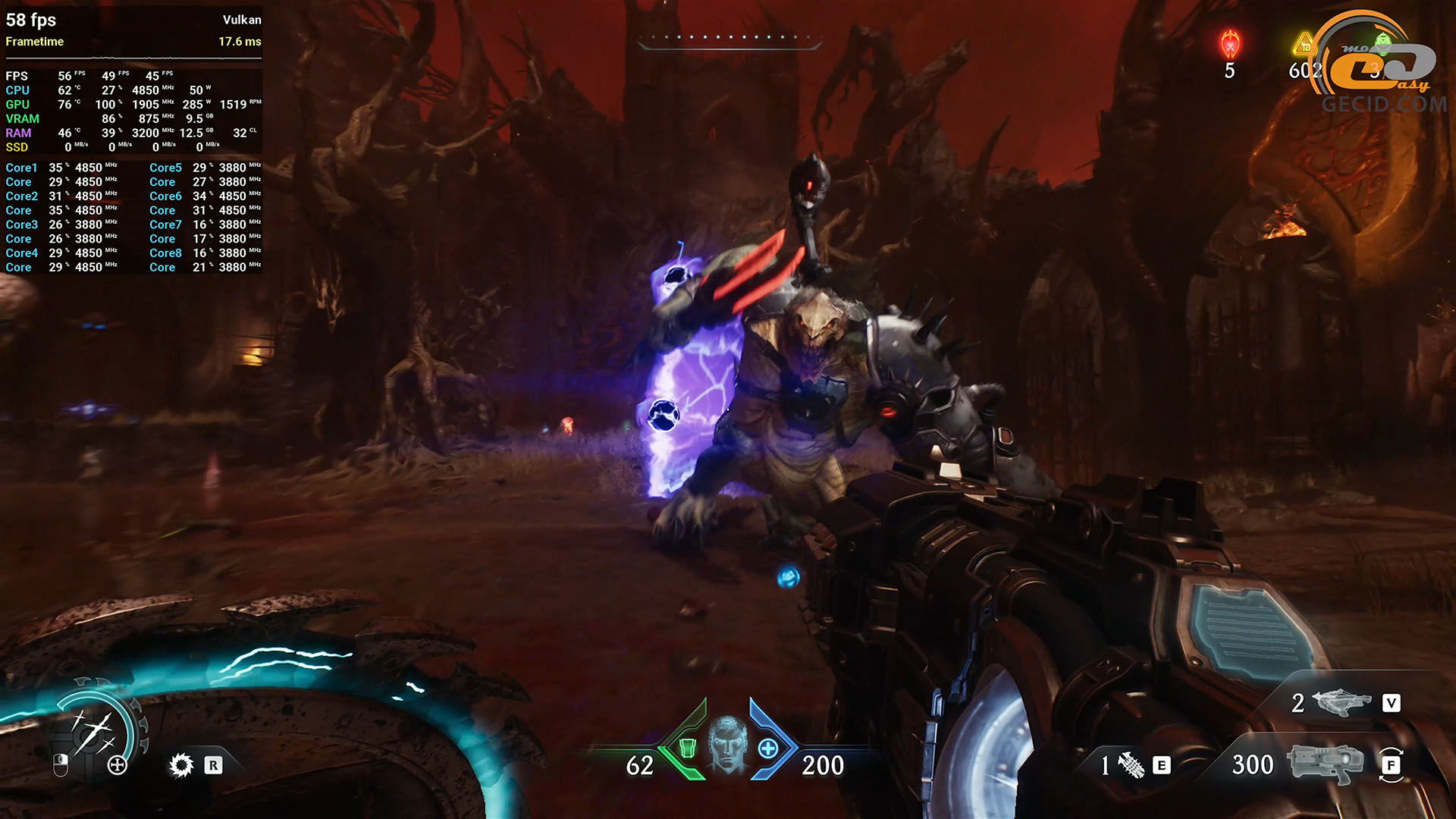Click the cross-shaped parry icon

[x=118, y=765]
